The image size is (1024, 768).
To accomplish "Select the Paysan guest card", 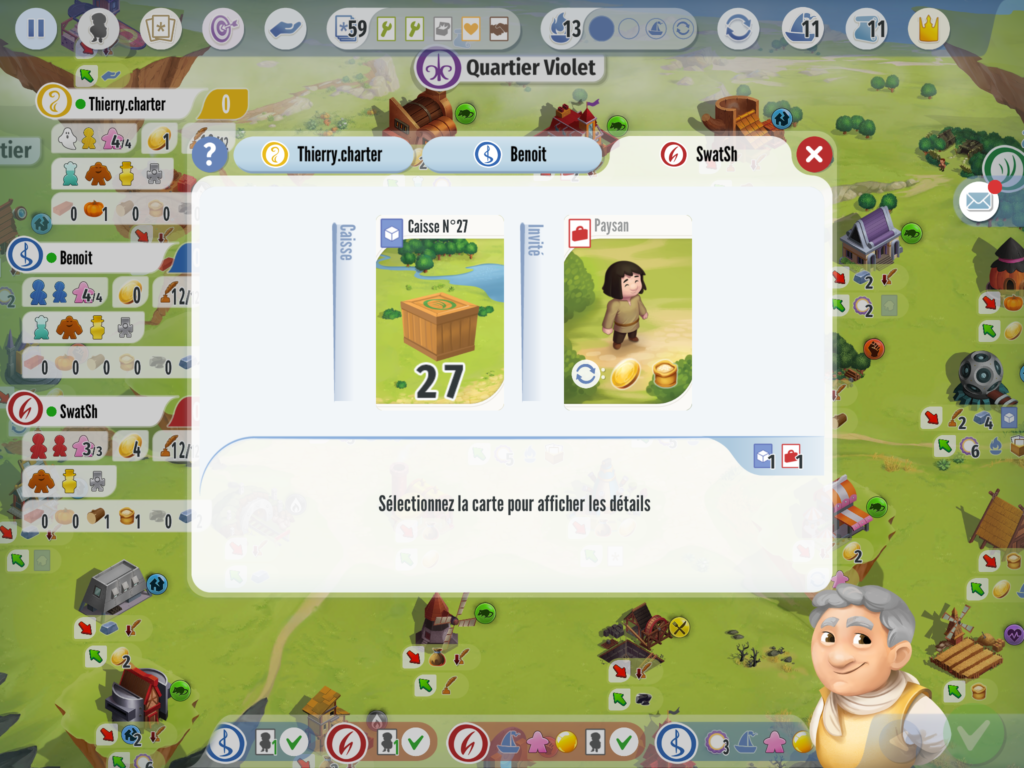I will [627, 310].
